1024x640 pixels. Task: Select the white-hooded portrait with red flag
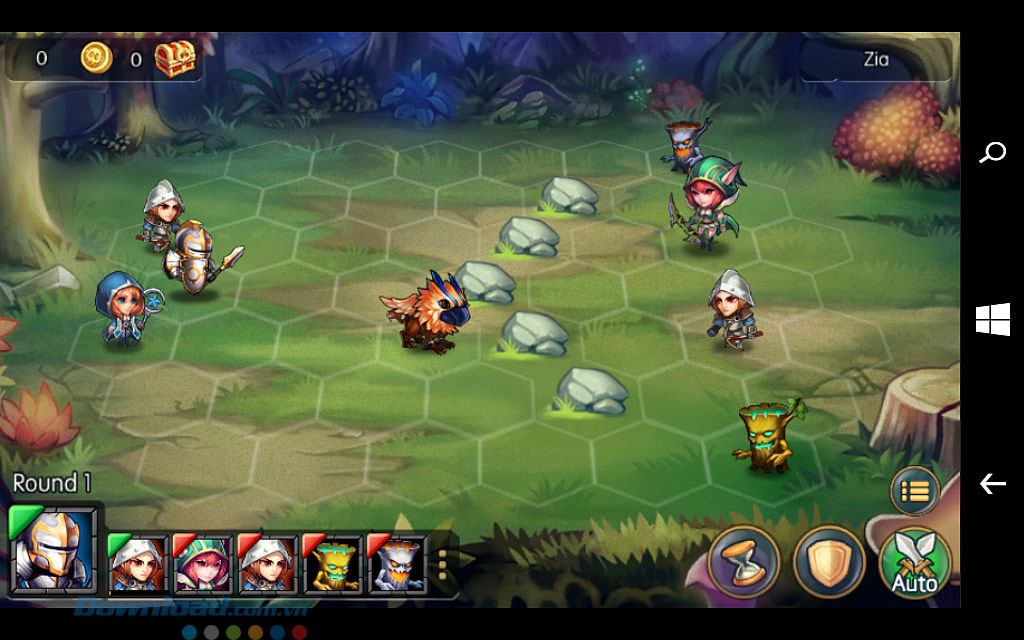coord(268,565)
